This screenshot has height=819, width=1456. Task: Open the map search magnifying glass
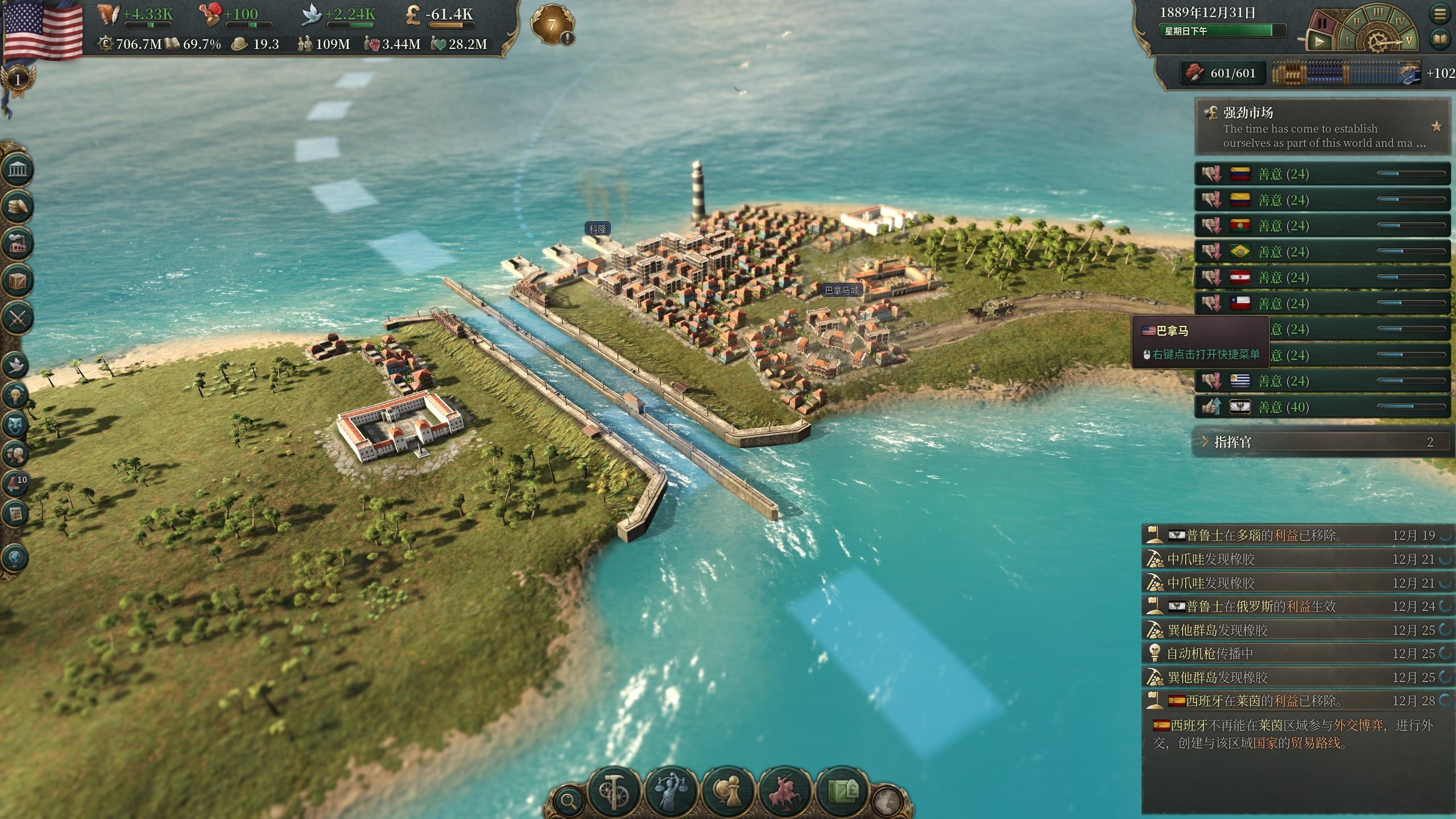[568, 801]
